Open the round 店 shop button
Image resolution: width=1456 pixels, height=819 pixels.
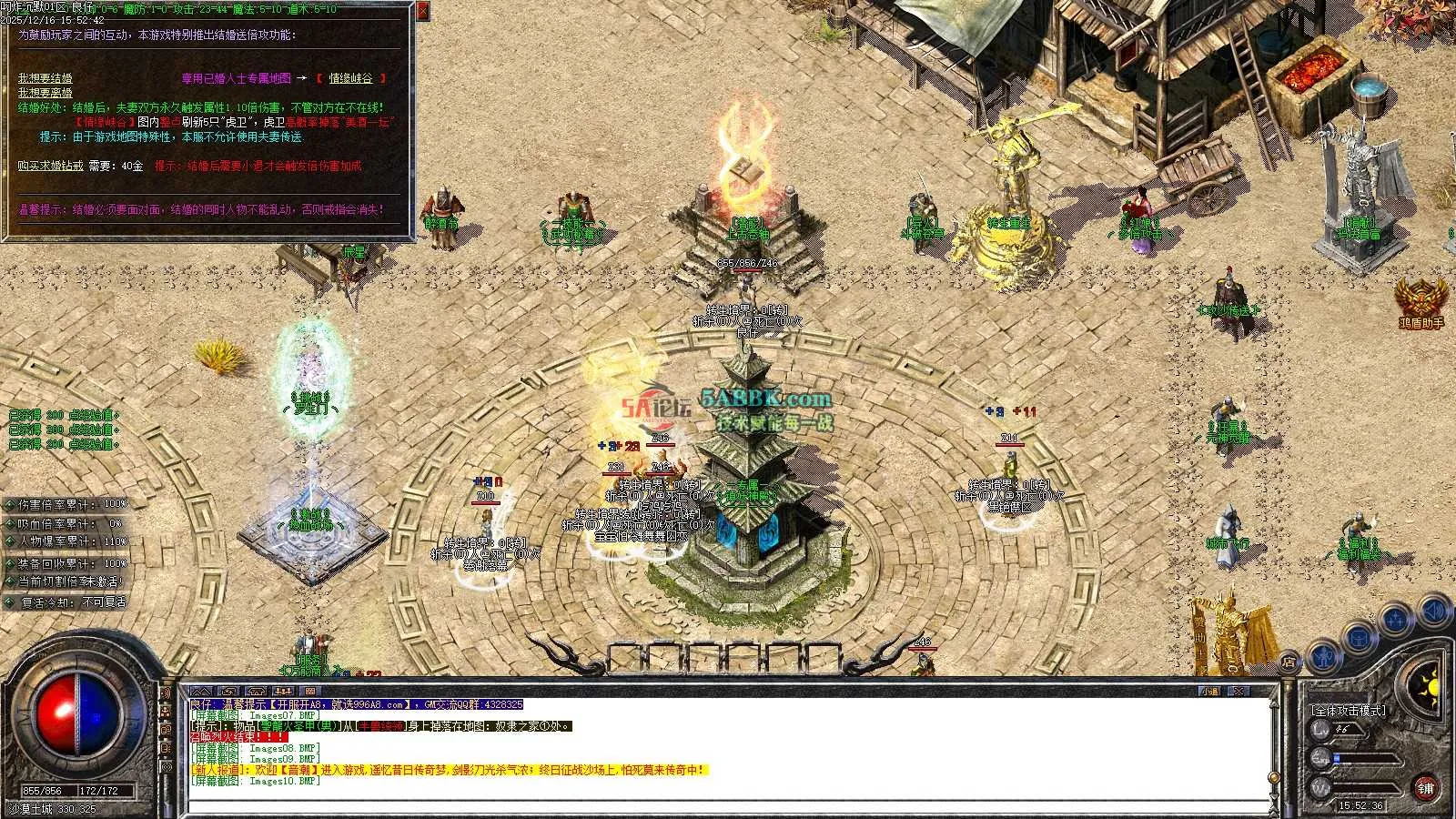click(x=1289, y=661)
